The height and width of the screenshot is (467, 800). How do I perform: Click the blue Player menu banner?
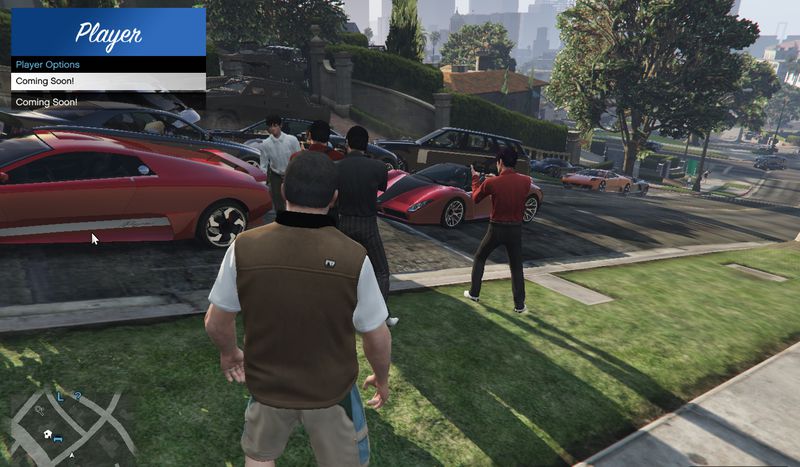(108, 33)
